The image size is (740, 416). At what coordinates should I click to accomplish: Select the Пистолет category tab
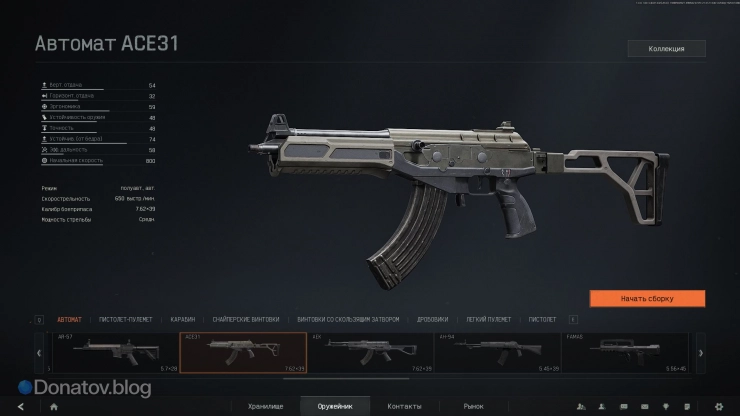tap(542, 320)
